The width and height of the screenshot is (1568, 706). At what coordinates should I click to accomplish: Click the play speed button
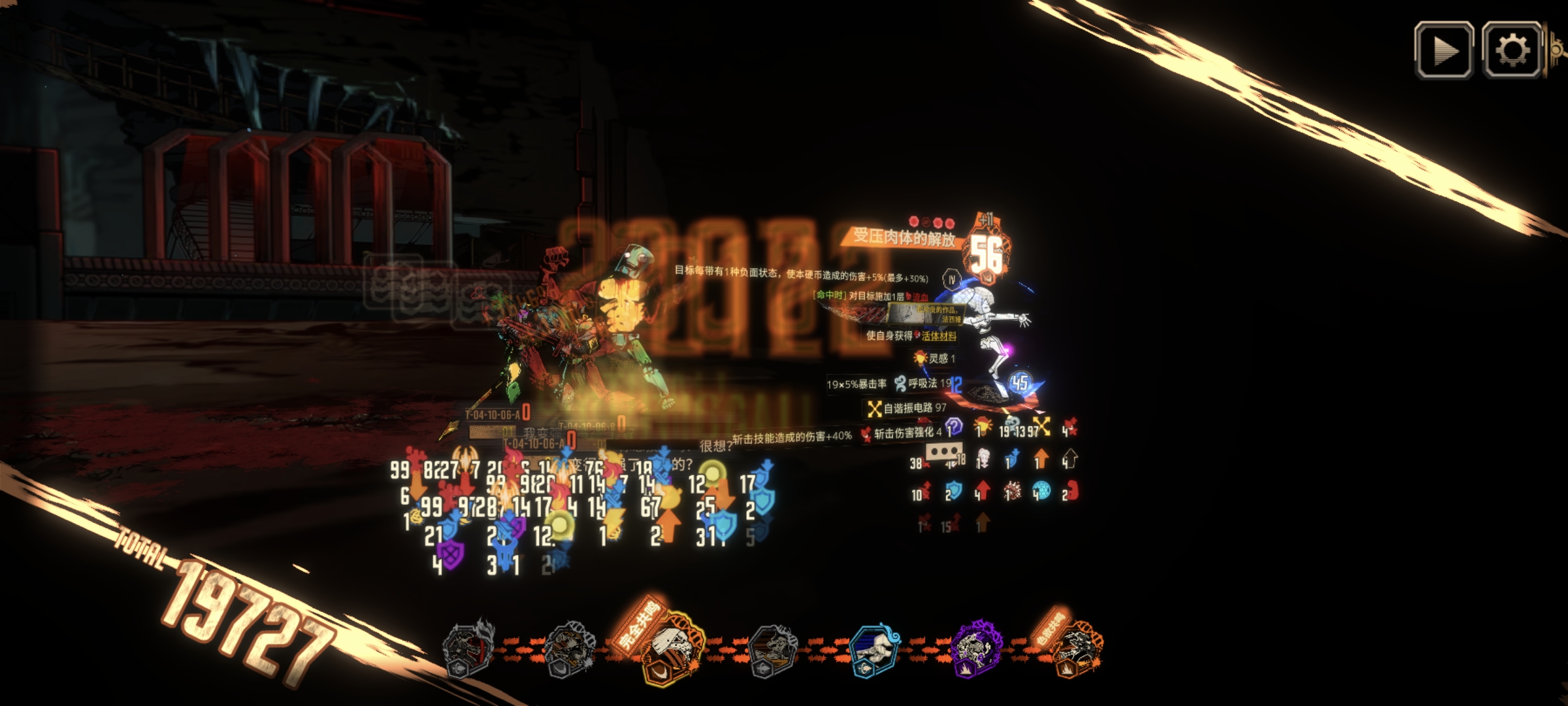click(1443, 50)
